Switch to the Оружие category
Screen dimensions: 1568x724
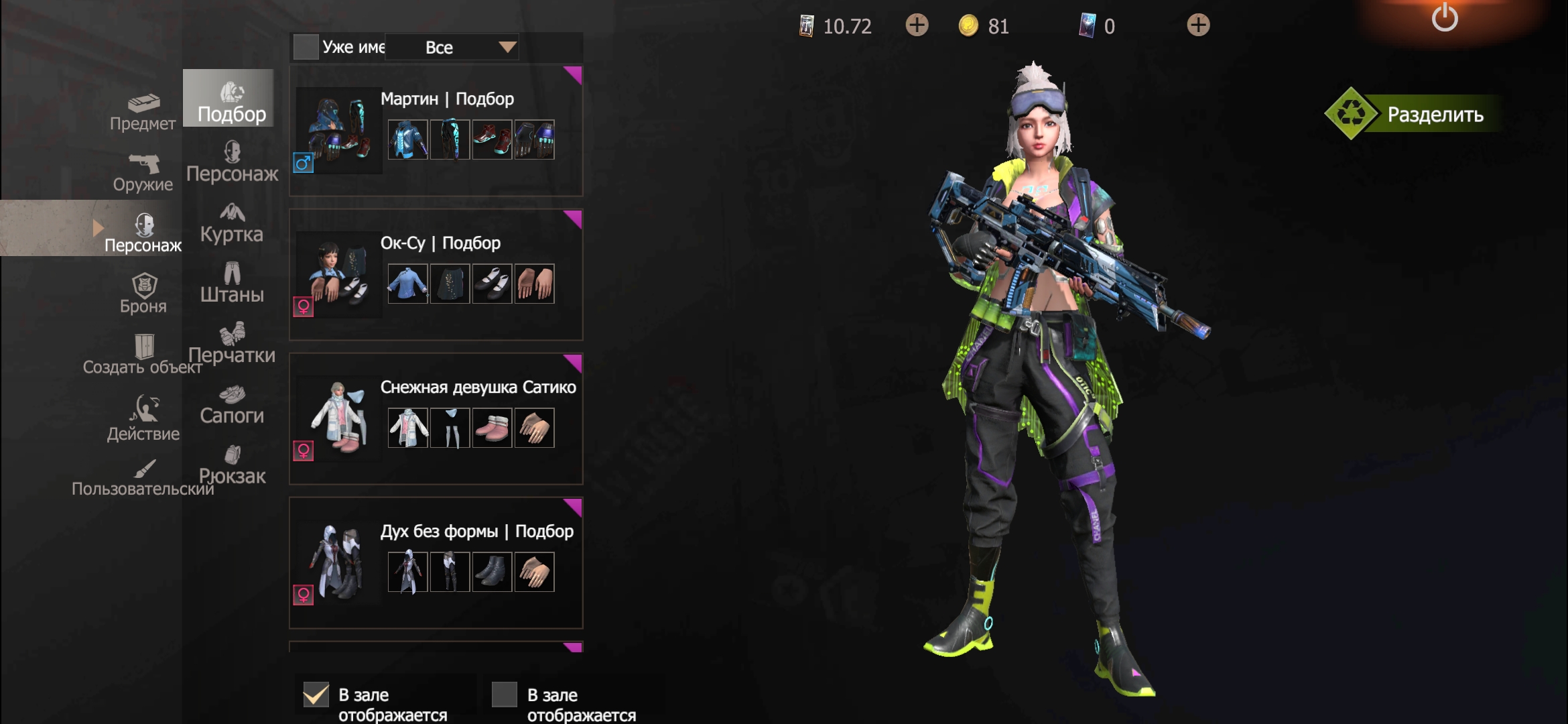pyautogui.click(x=143, y=174)
